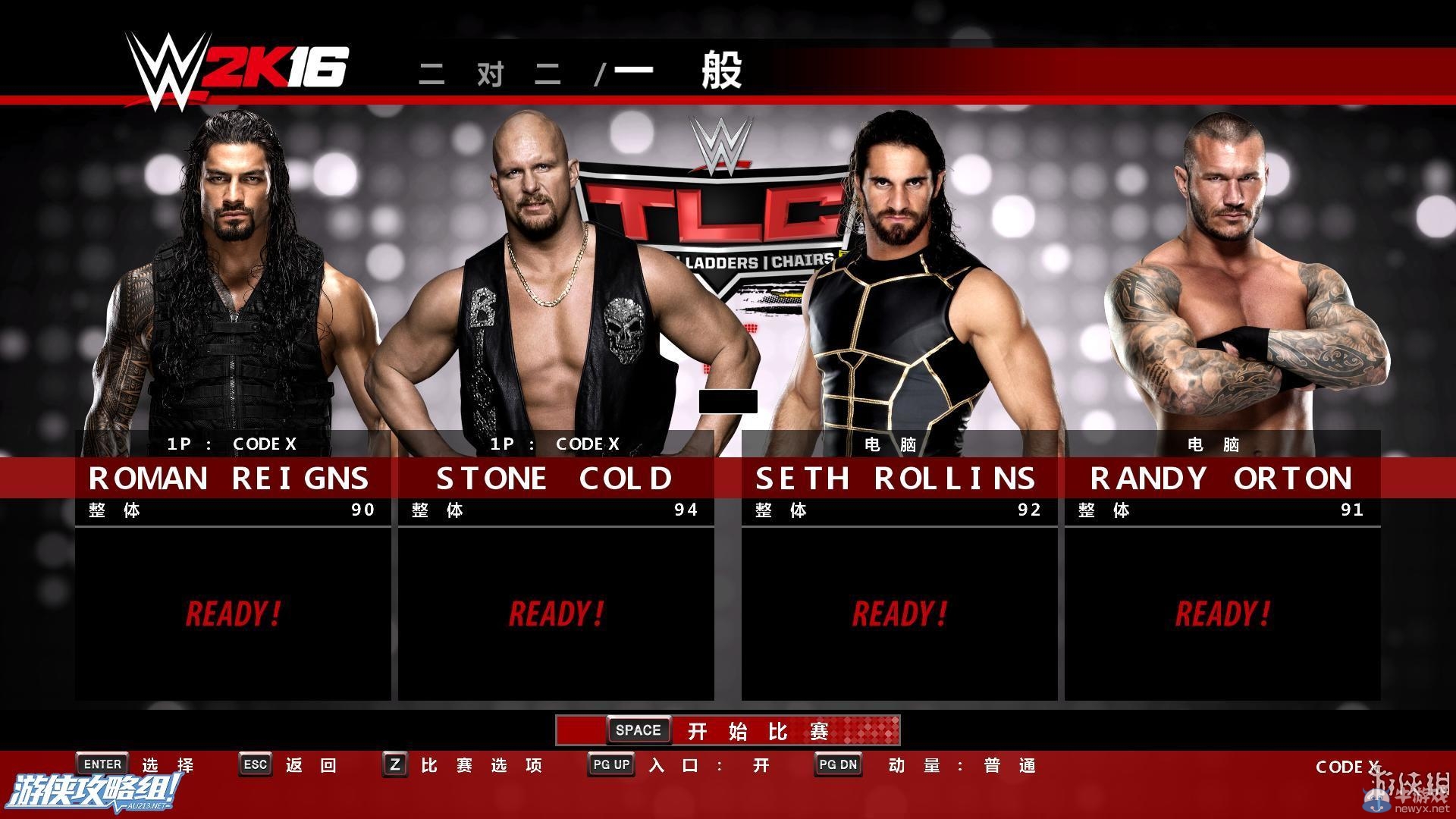Click the ESC key prompt icon
Image resolution: width=1456 pixels, height=819 pixels.
[x=256, y=764]
